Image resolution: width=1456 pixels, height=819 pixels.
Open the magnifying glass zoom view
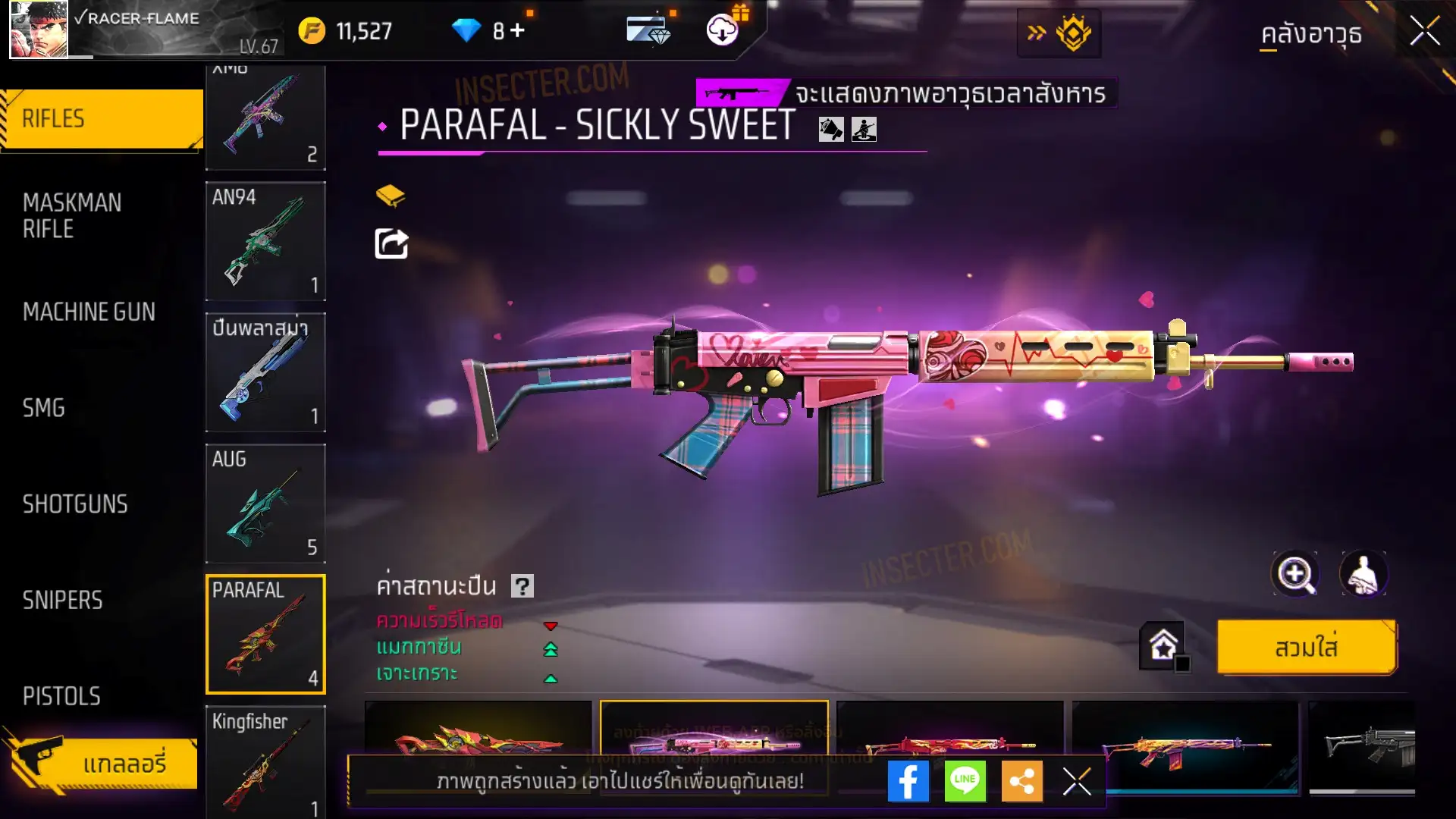point(1294,574)
